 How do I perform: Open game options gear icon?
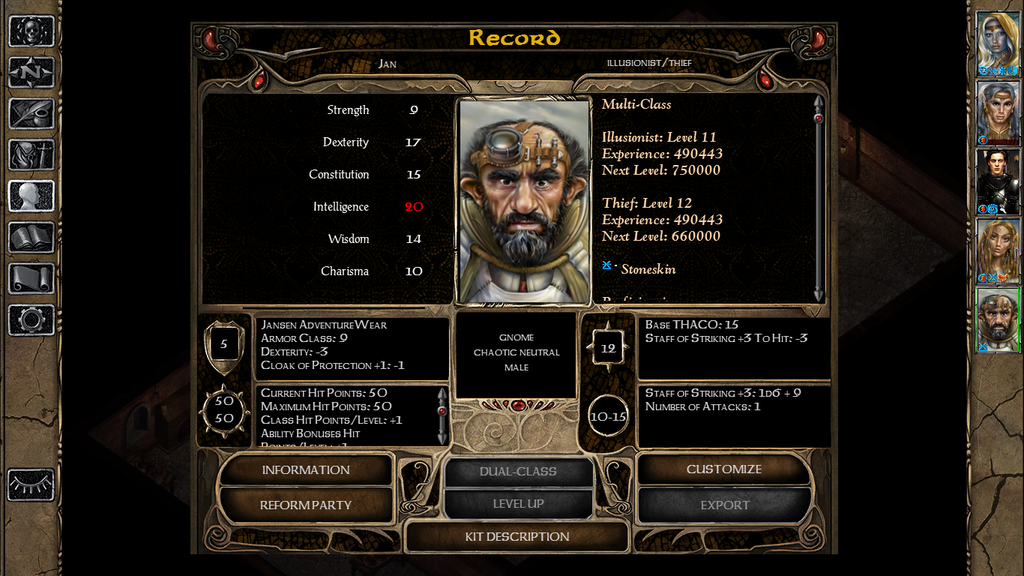31,320
